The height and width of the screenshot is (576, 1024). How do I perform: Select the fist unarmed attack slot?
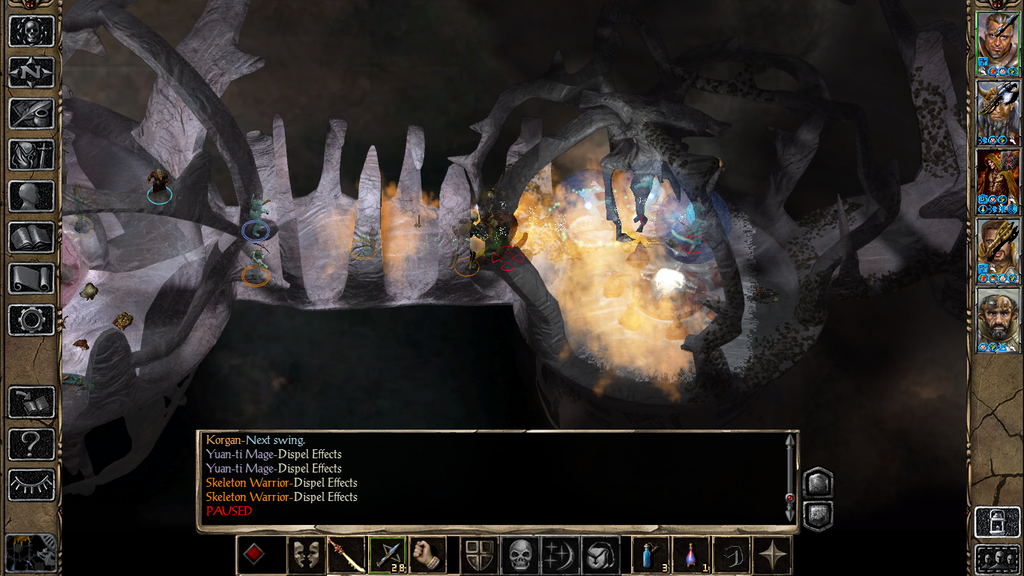[427, 555]
